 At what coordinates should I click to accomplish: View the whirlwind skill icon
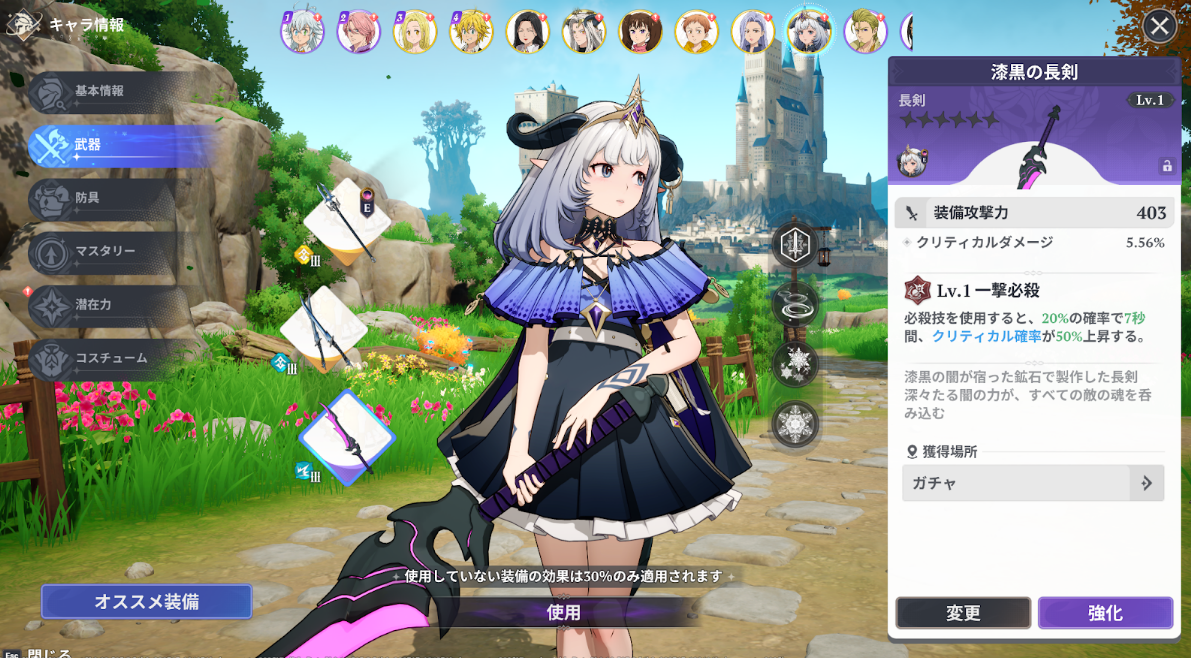(x=795, y=305)
